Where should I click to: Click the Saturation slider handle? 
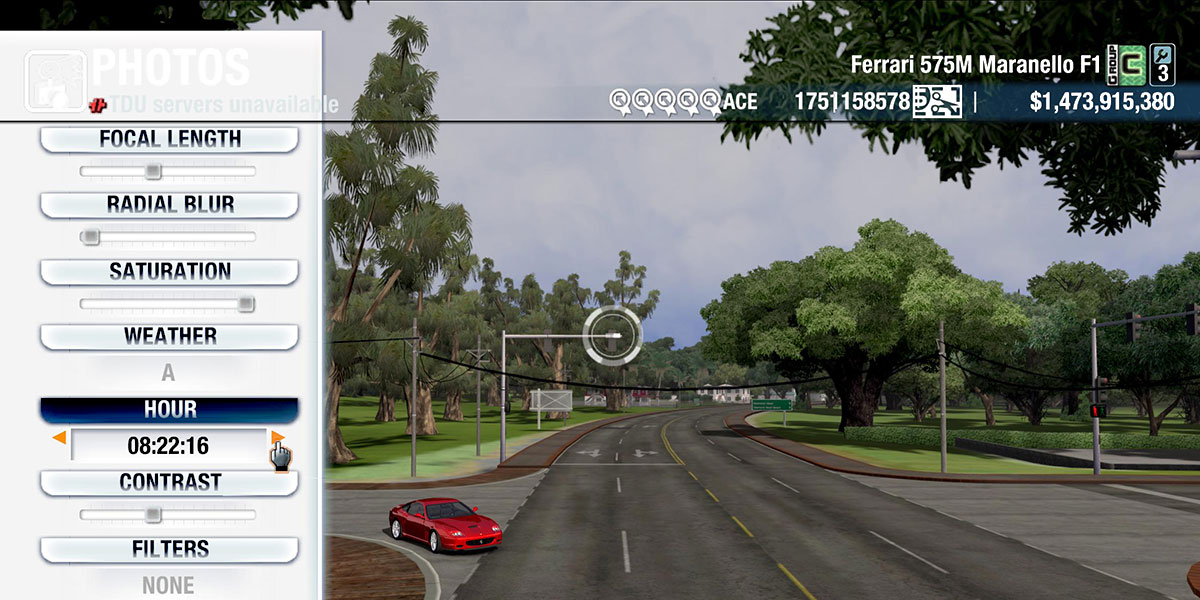pos(245,303)
